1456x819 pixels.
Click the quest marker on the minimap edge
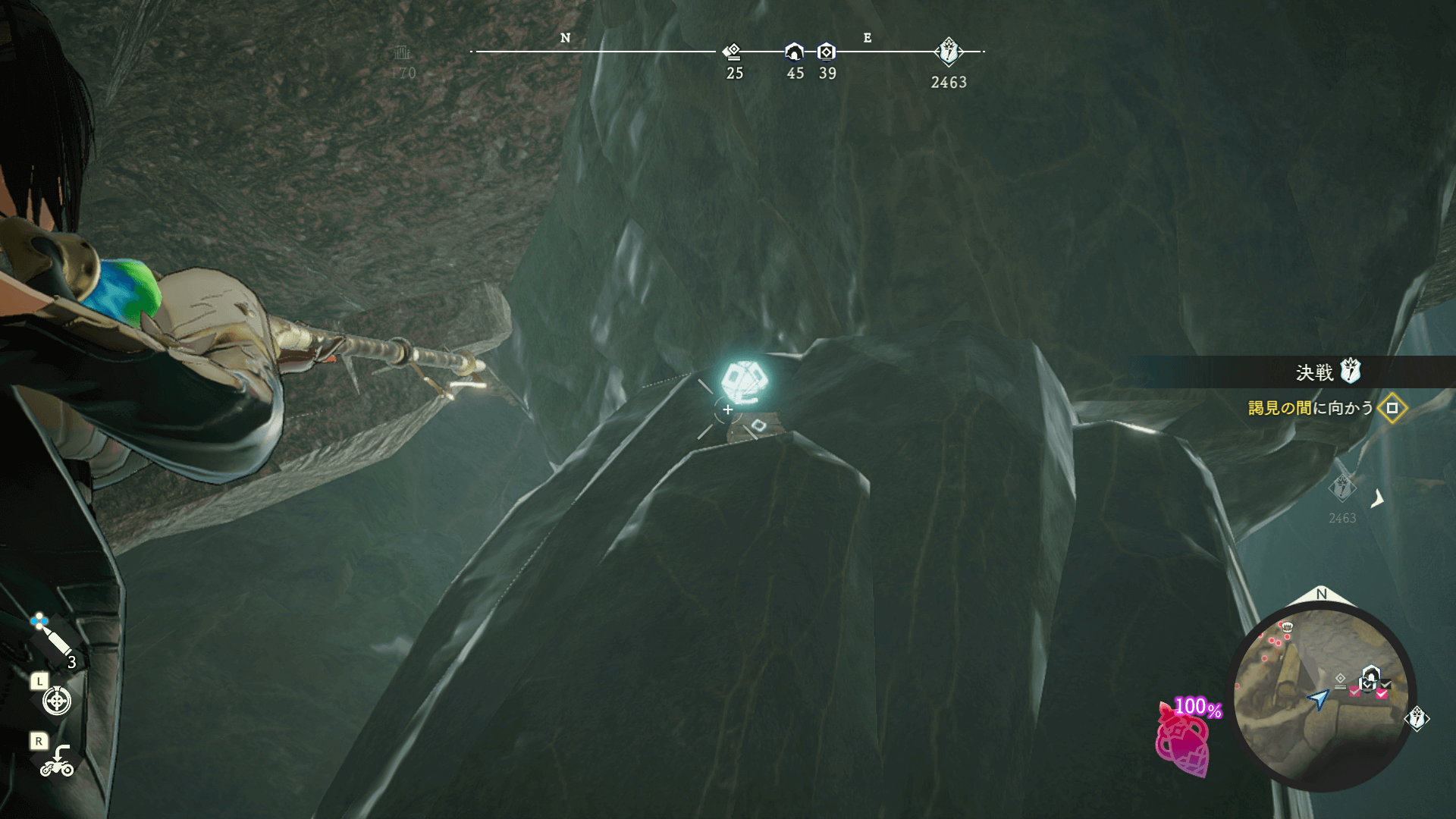coord(1417,717)
